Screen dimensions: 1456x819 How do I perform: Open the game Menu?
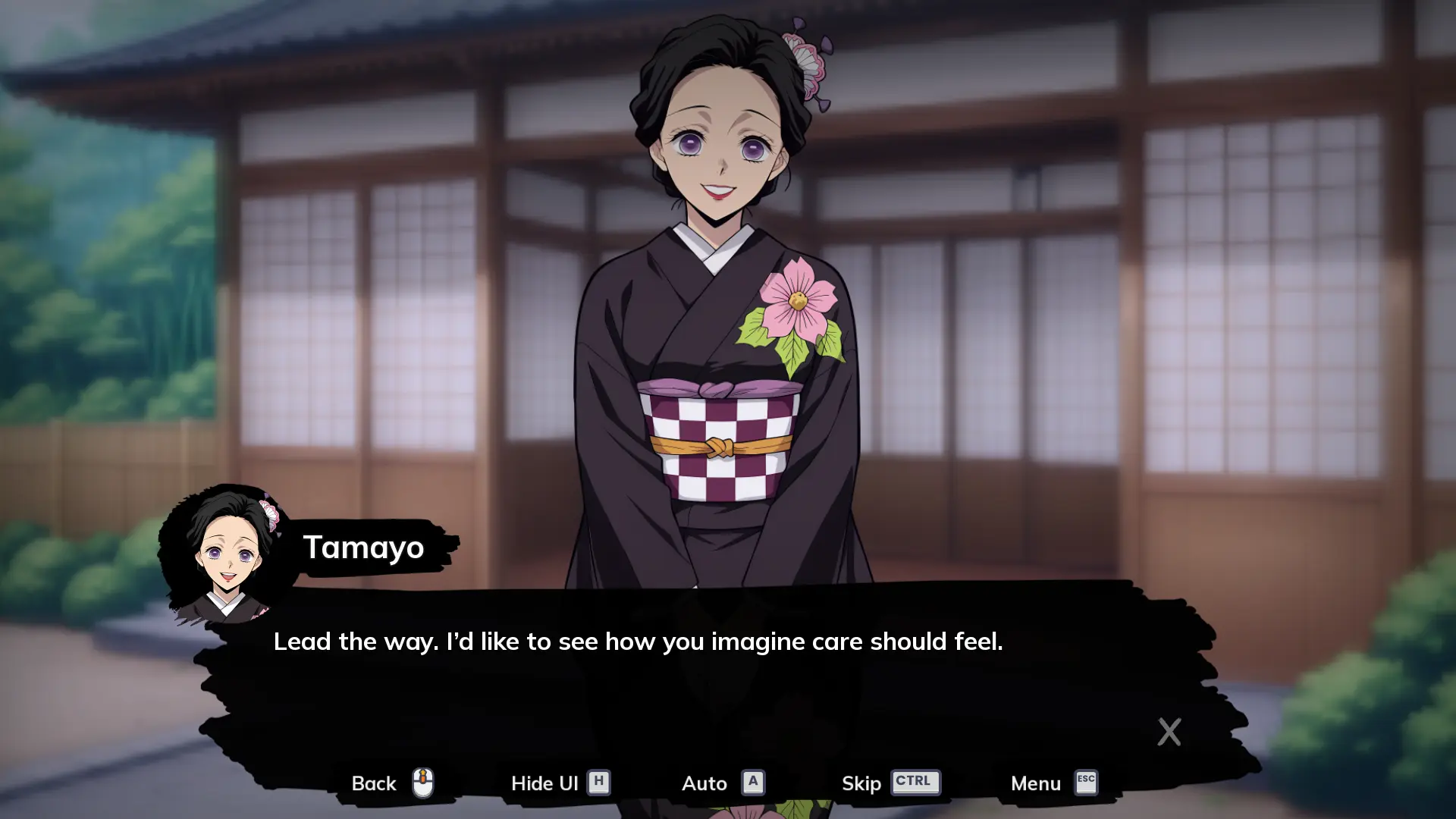[1053, 783]
